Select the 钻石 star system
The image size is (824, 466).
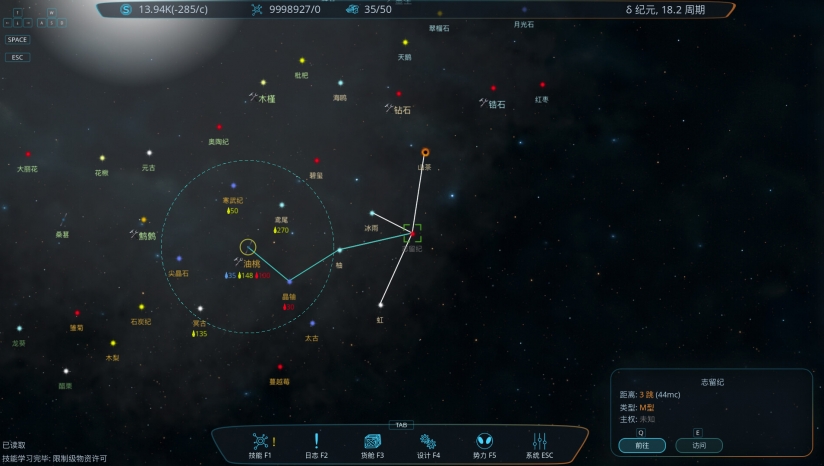[x=399, y=94]
